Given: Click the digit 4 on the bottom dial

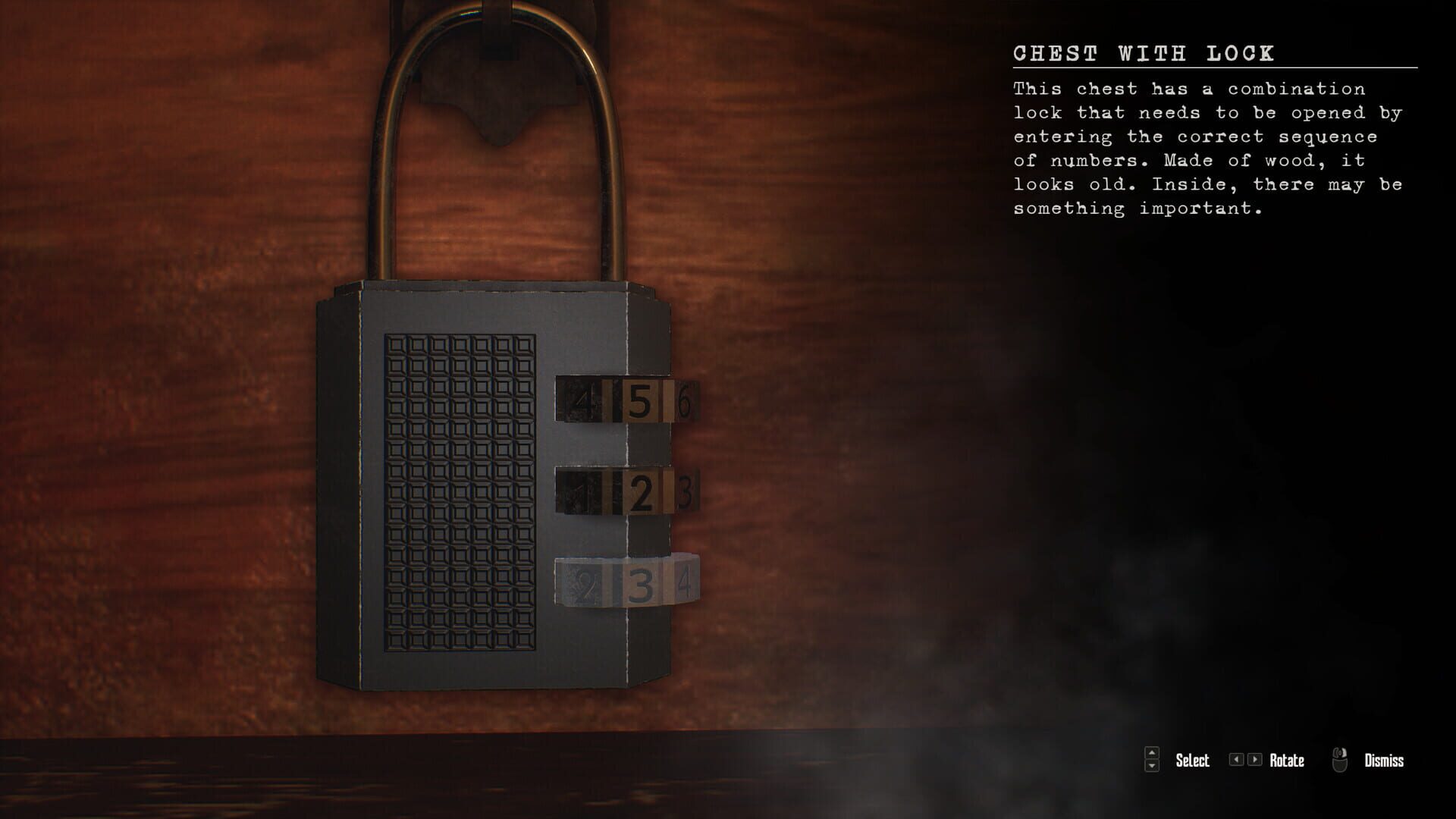Looking at the screenshot, I should coord(685,585).
